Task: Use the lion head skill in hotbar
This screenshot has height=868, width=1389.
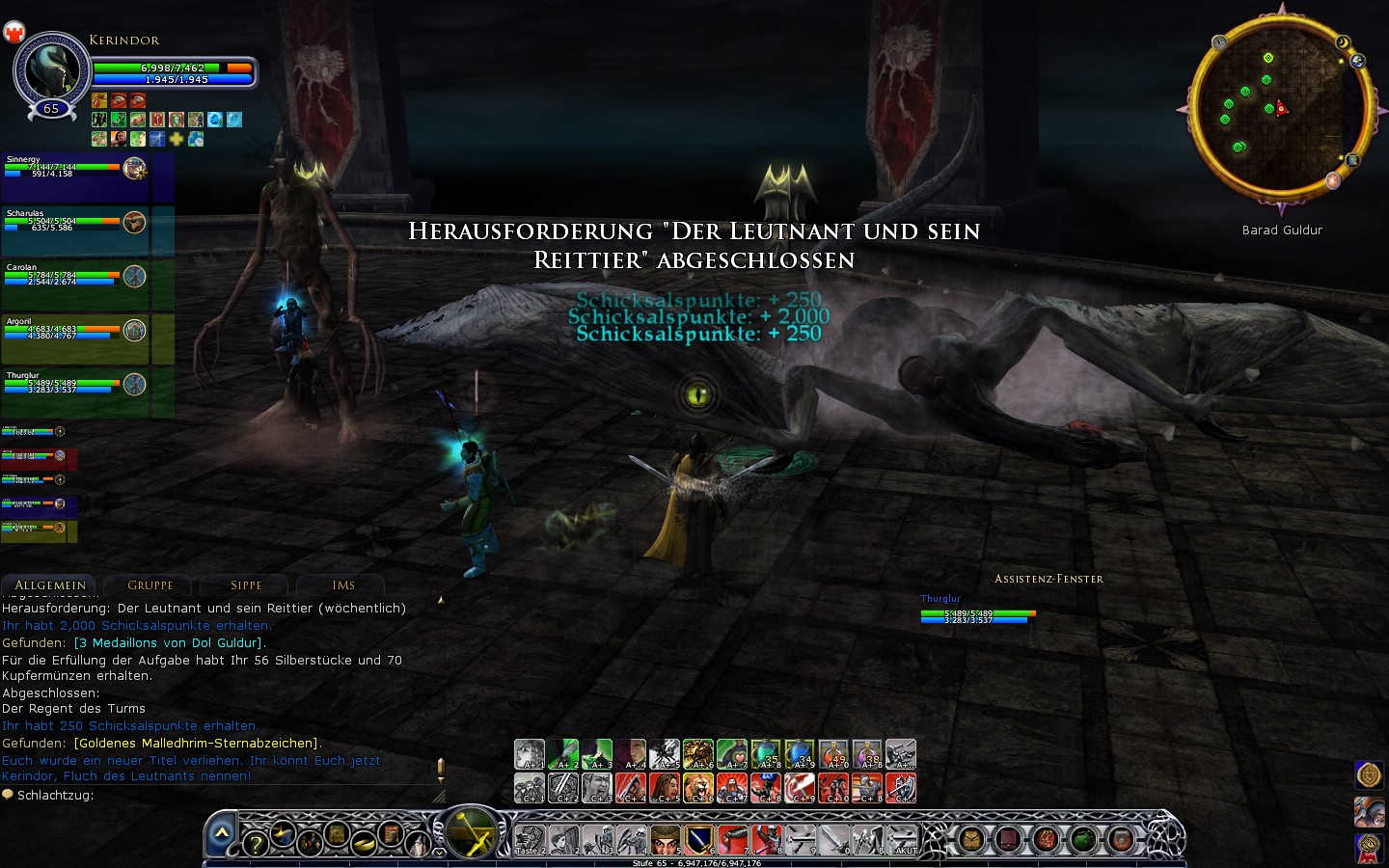Action: (697, 788)
